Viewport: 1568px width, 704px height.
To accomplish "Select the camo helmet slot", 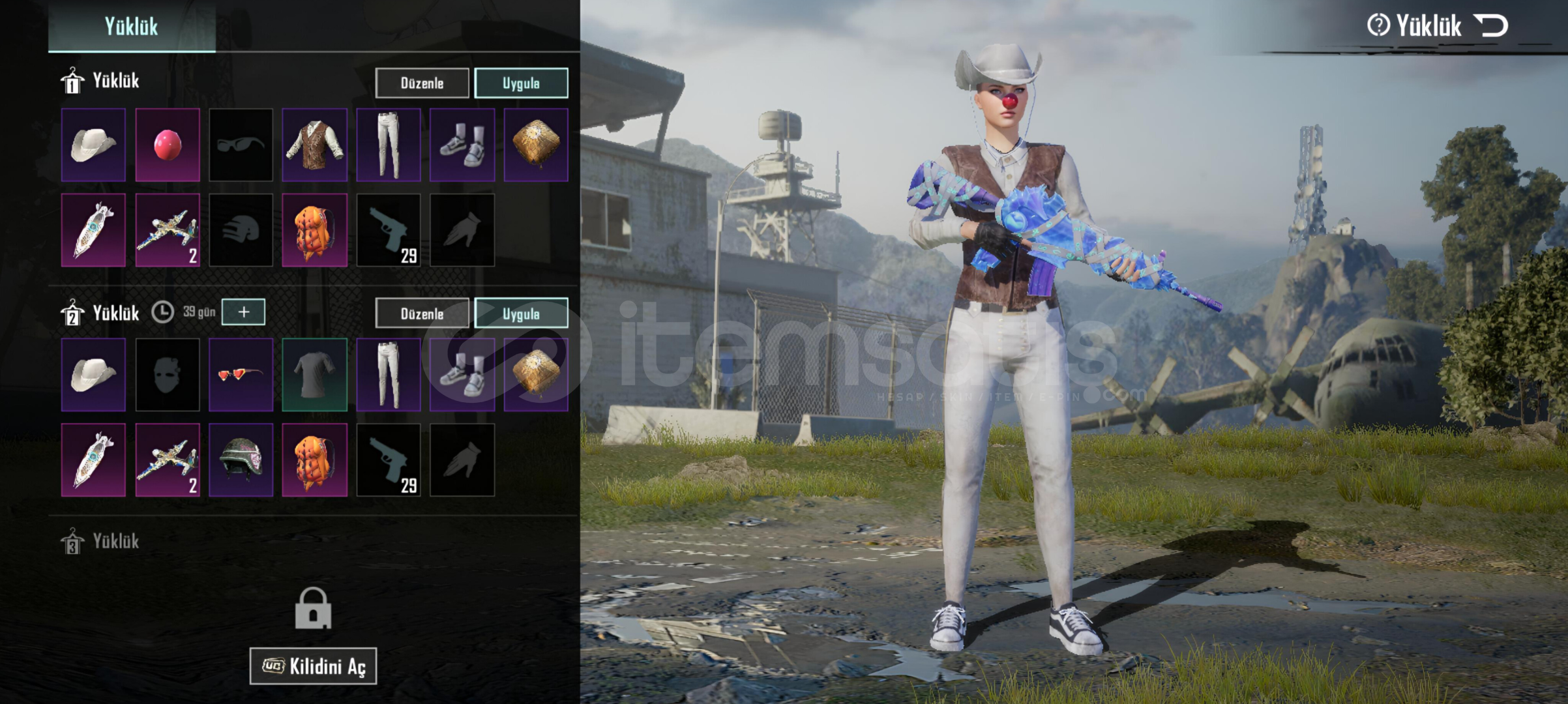I will coord(241,460).
